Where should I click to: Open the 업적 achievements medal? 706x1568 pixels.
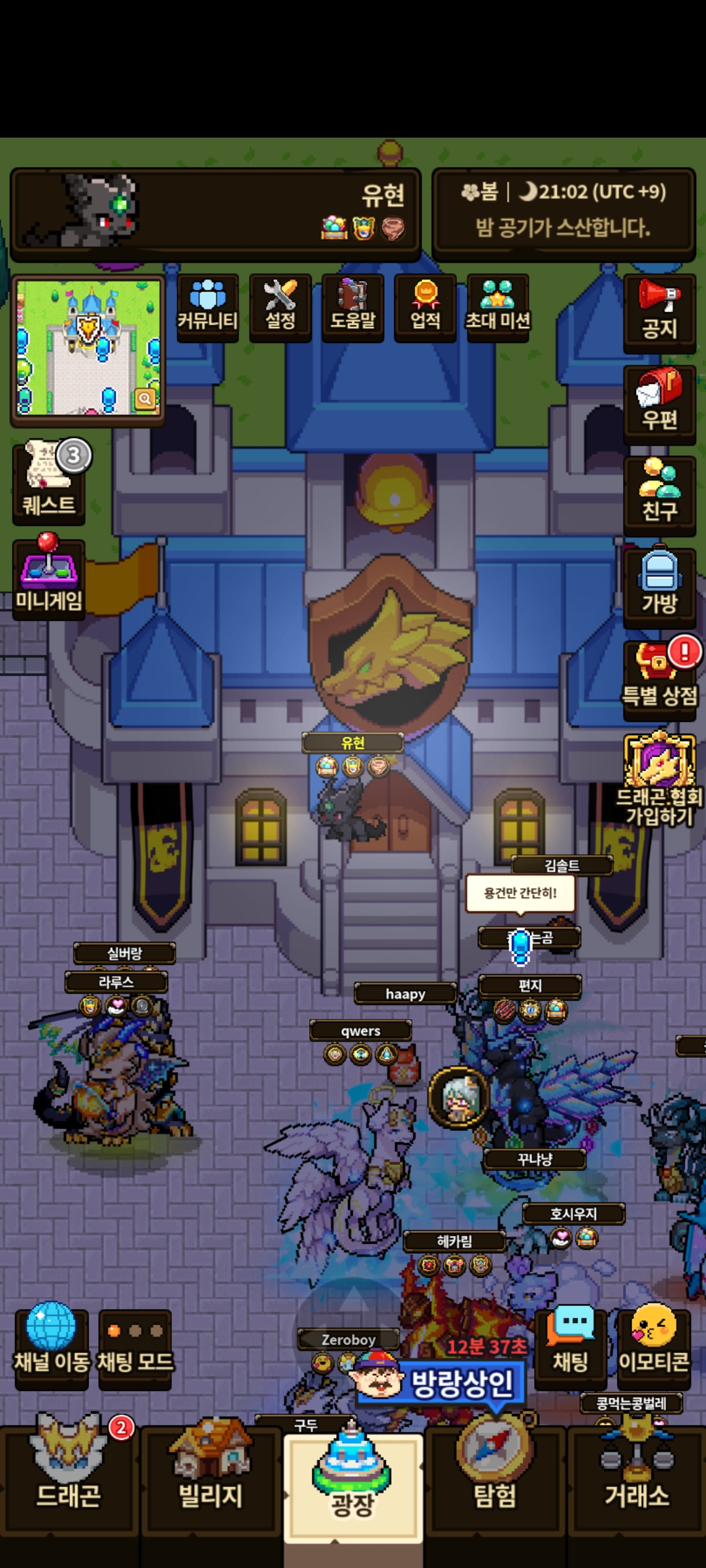click(426, 306)
